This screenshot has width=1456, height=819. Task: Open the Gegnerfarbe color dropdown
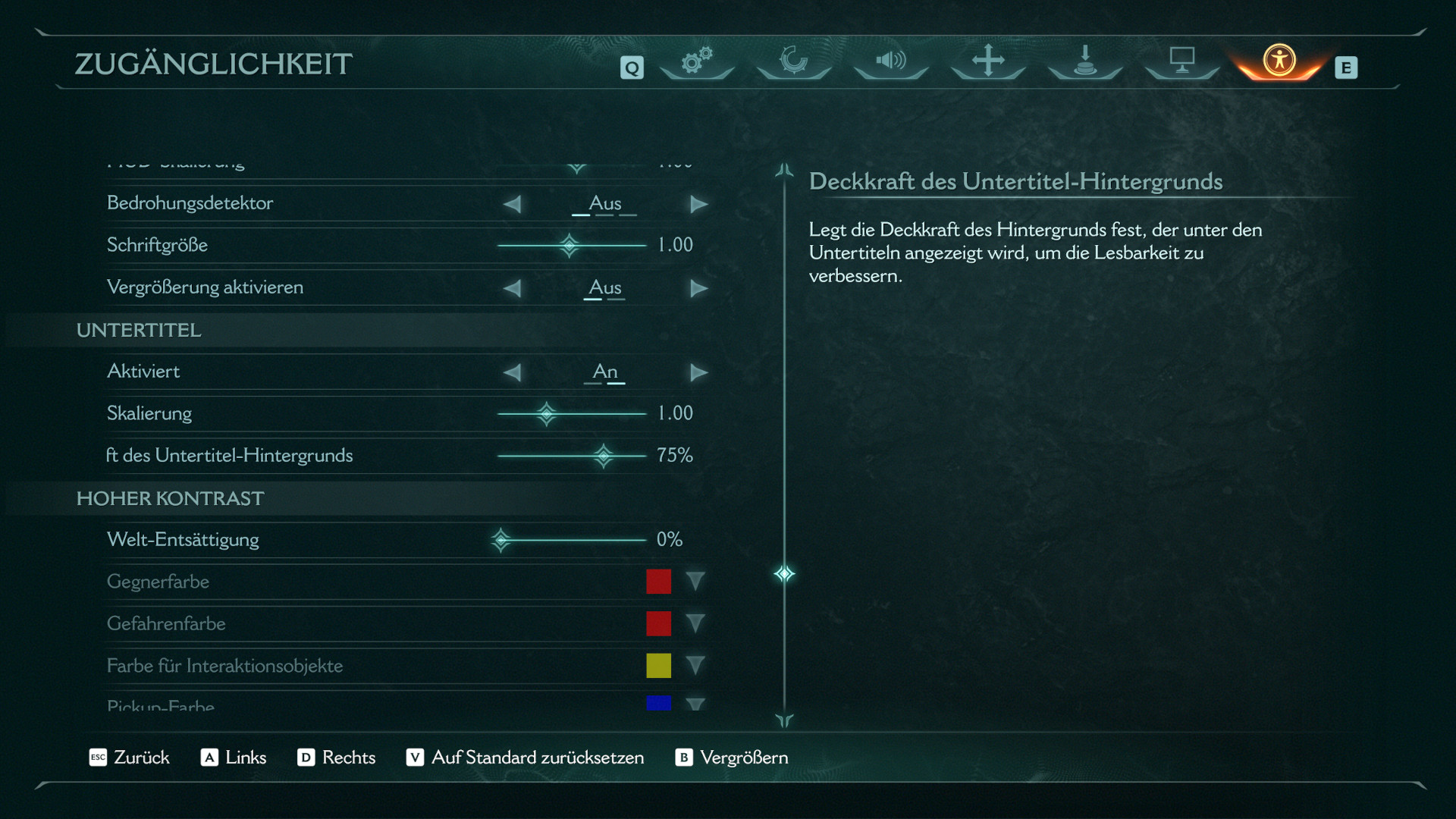point(695,582)
